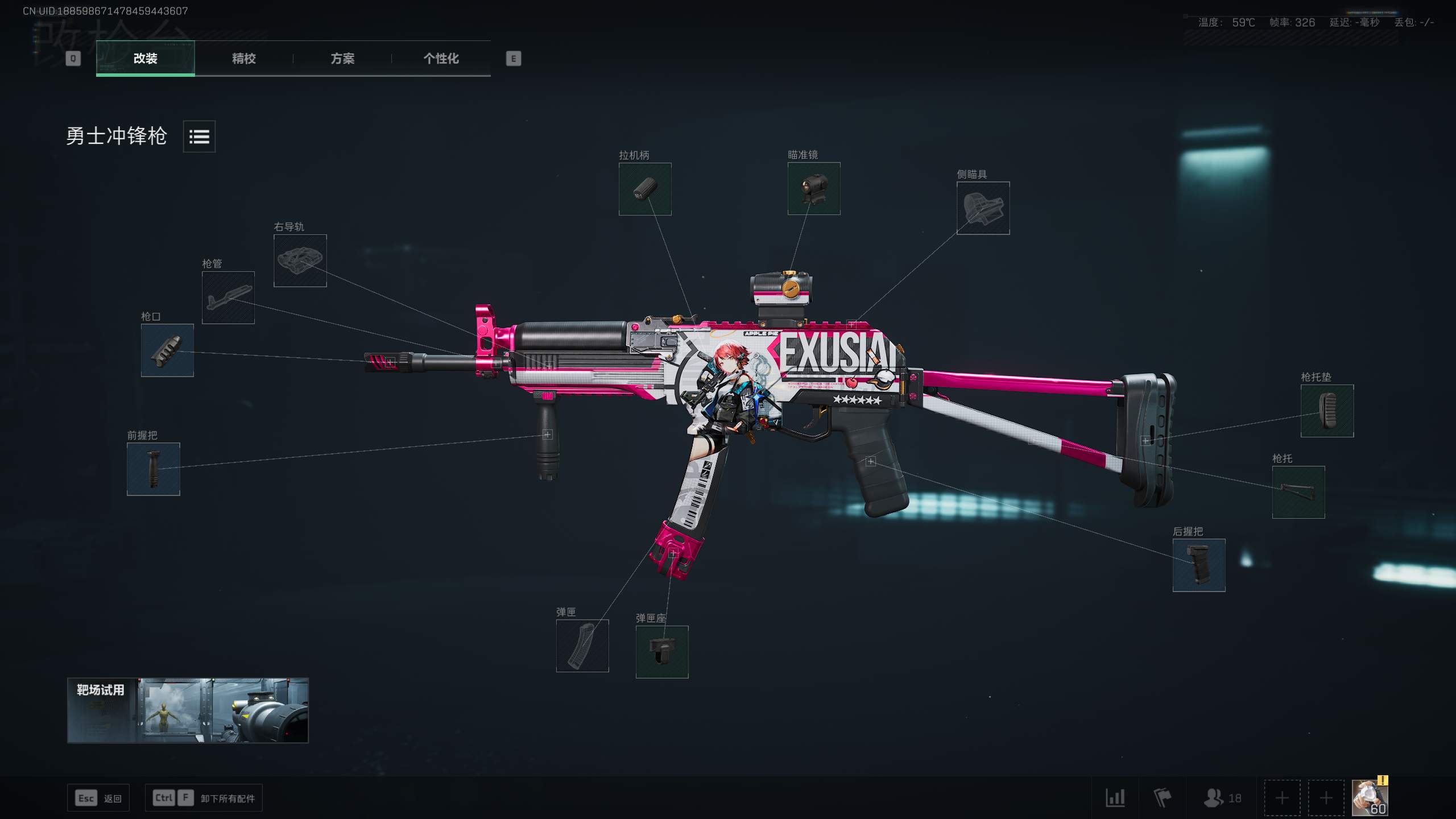This screenshot has height=819, width=1456.
Task: Open the bar chart statistics icon
Action: (x=1115, y=798)
